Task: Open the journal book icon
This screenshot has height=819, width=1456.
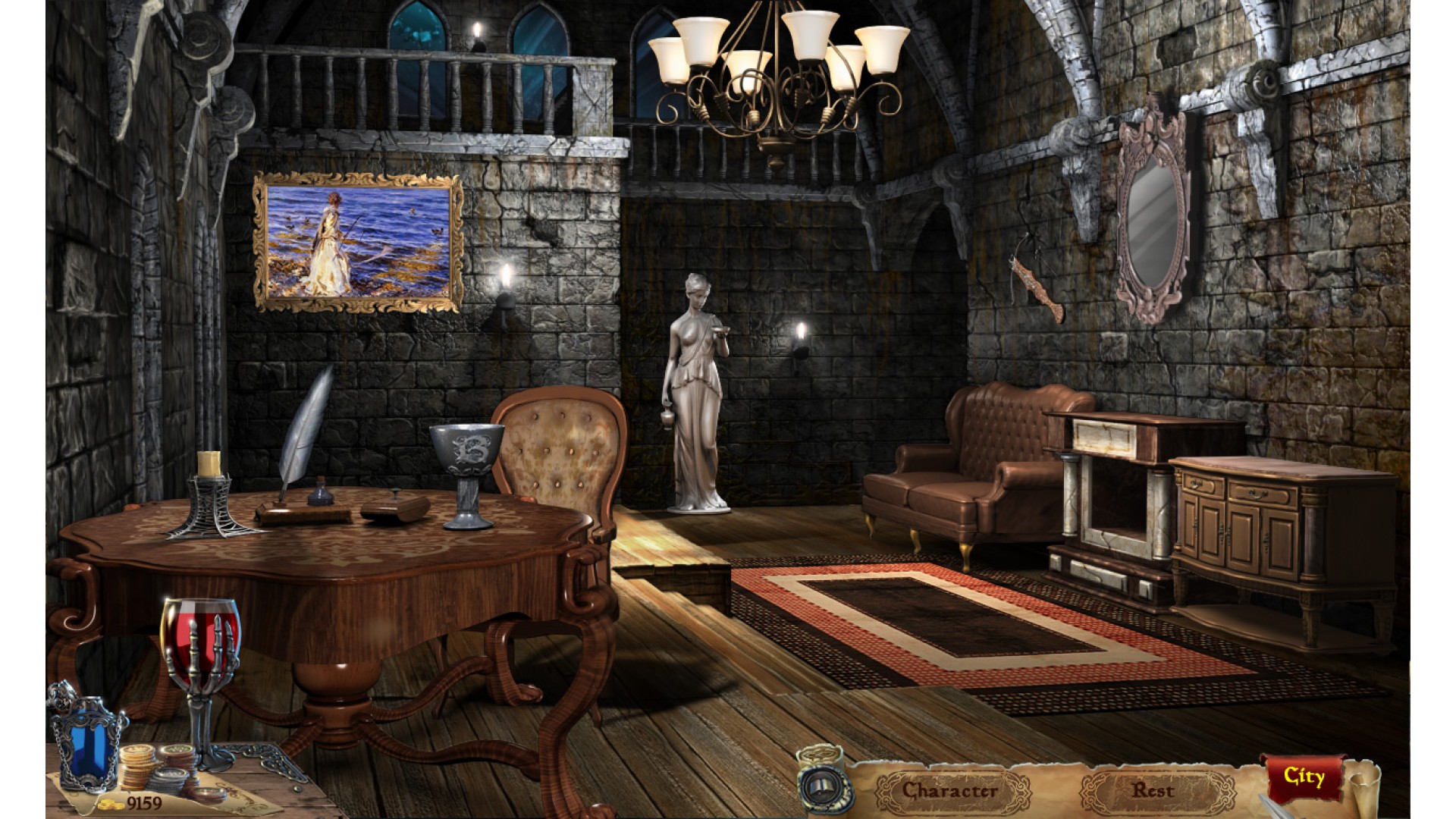Action: pos(824,787)
